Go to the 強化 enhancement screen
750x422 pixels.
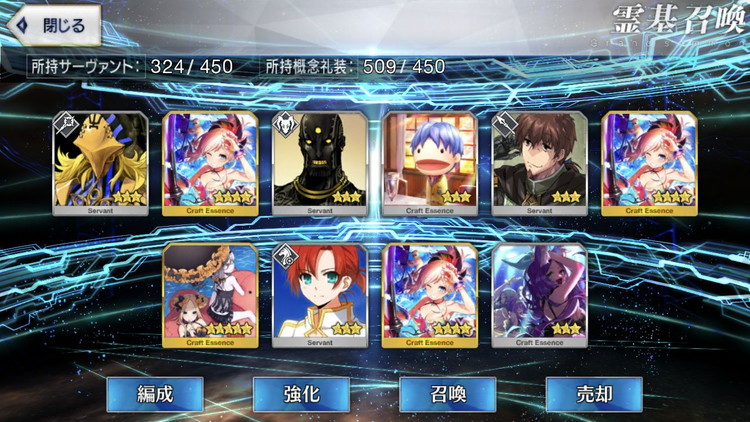click(x=300, y=394)
